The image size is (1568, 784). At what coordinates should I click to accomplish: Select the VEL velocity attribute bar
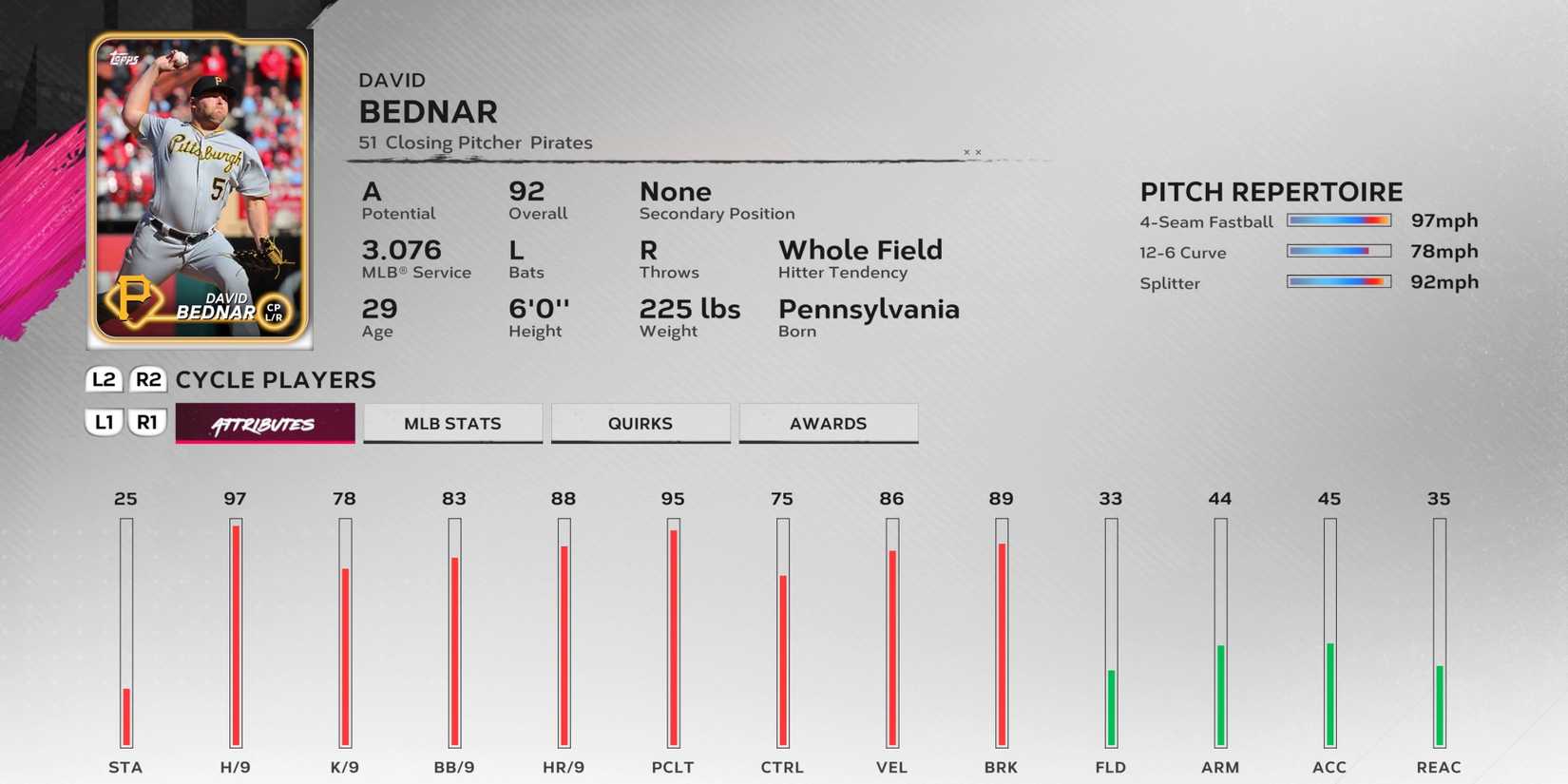892,637
